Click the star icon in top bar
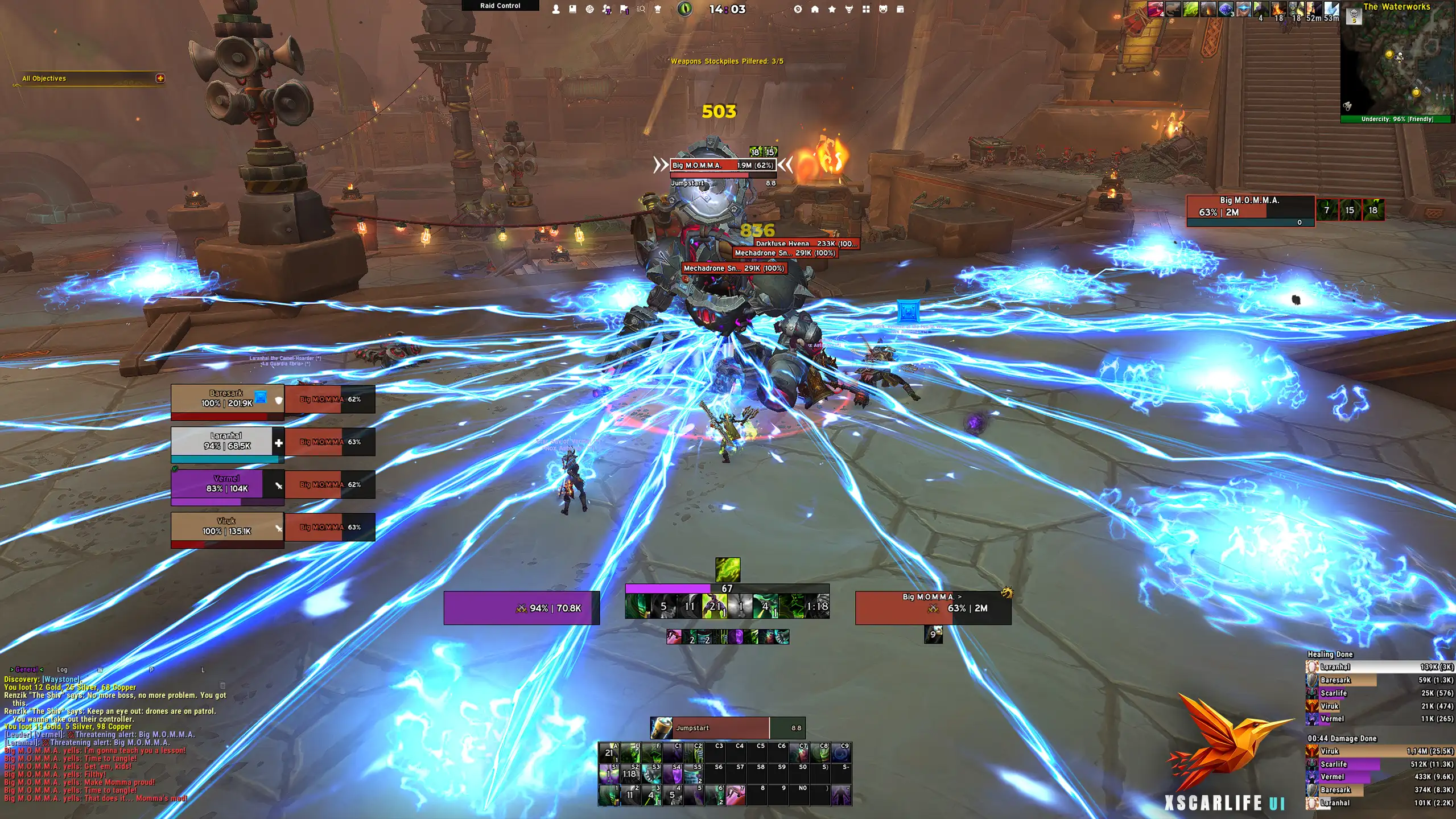 [x=832, y=9]
